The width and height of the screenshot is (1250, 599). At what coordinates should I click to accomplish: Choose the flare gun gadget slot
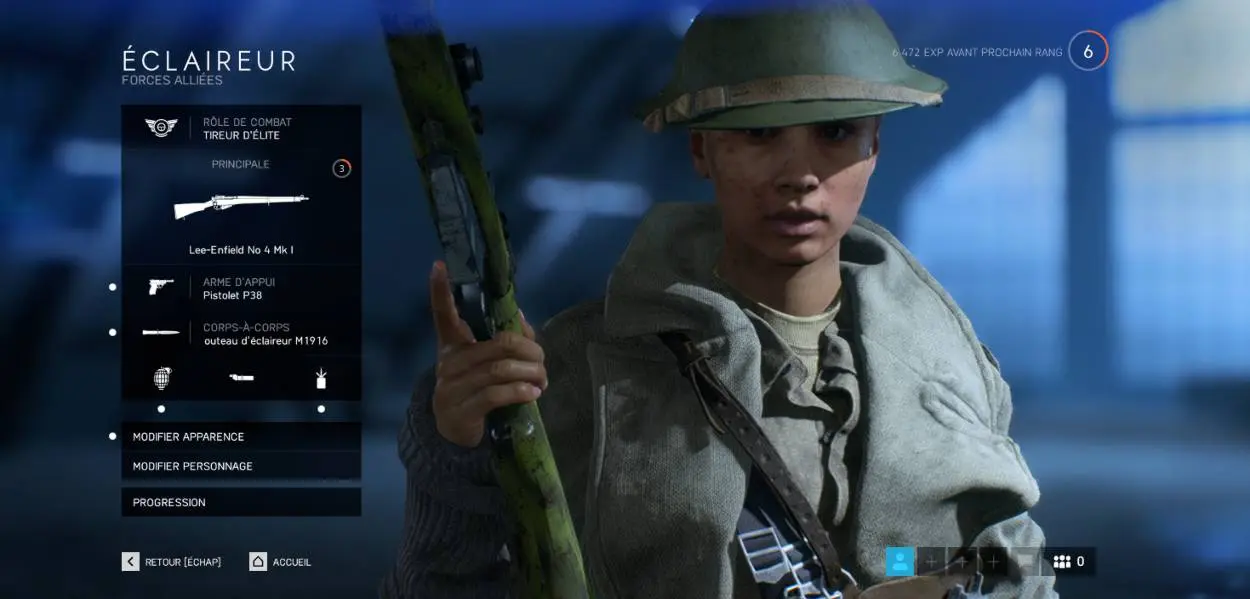tap(241, 378)
